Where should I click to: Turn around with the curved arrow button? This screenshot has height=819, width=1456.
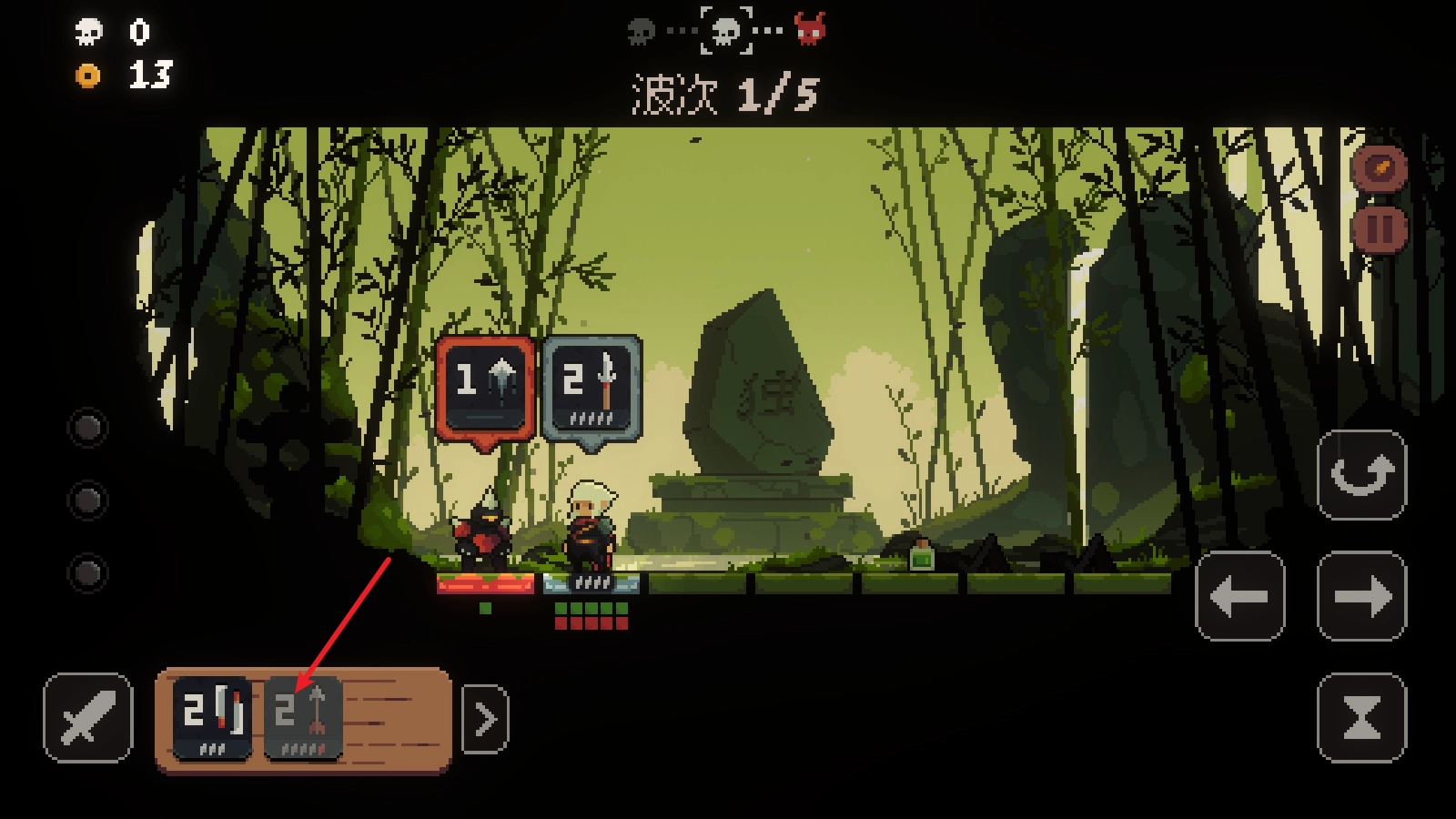click(1361, 474)
